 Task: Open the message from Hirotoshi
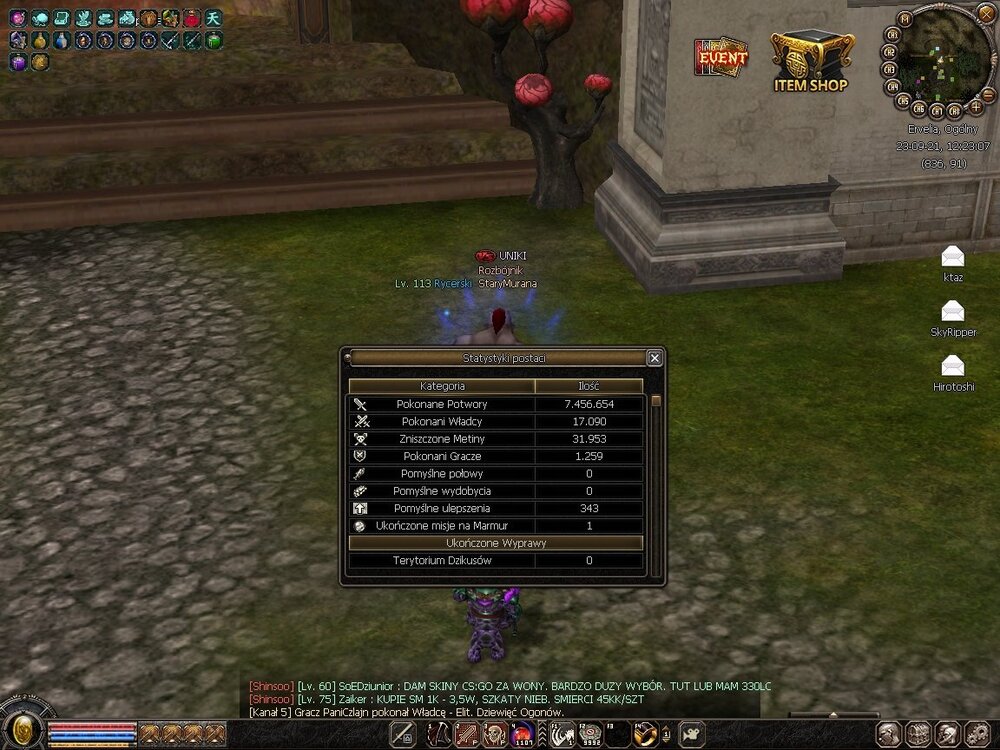click(953, 365)
